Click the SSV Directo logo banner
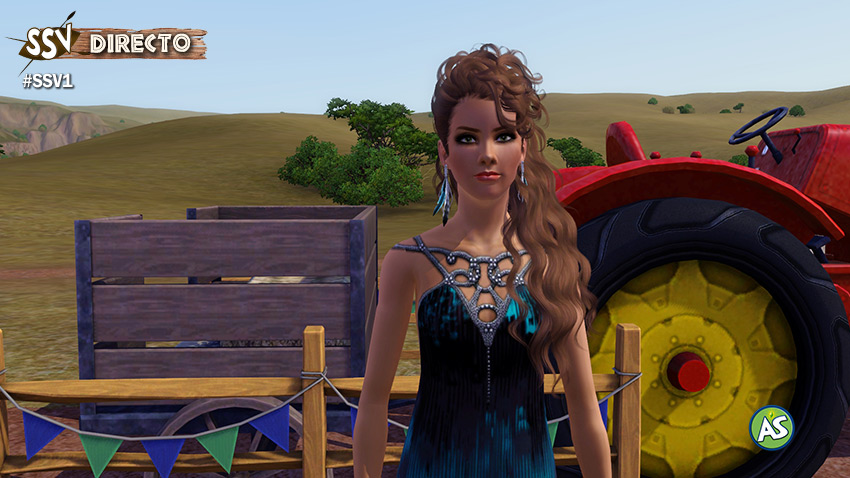Viewport: 850px width, 478px height. pyautogui.click(x=108, y=43)
